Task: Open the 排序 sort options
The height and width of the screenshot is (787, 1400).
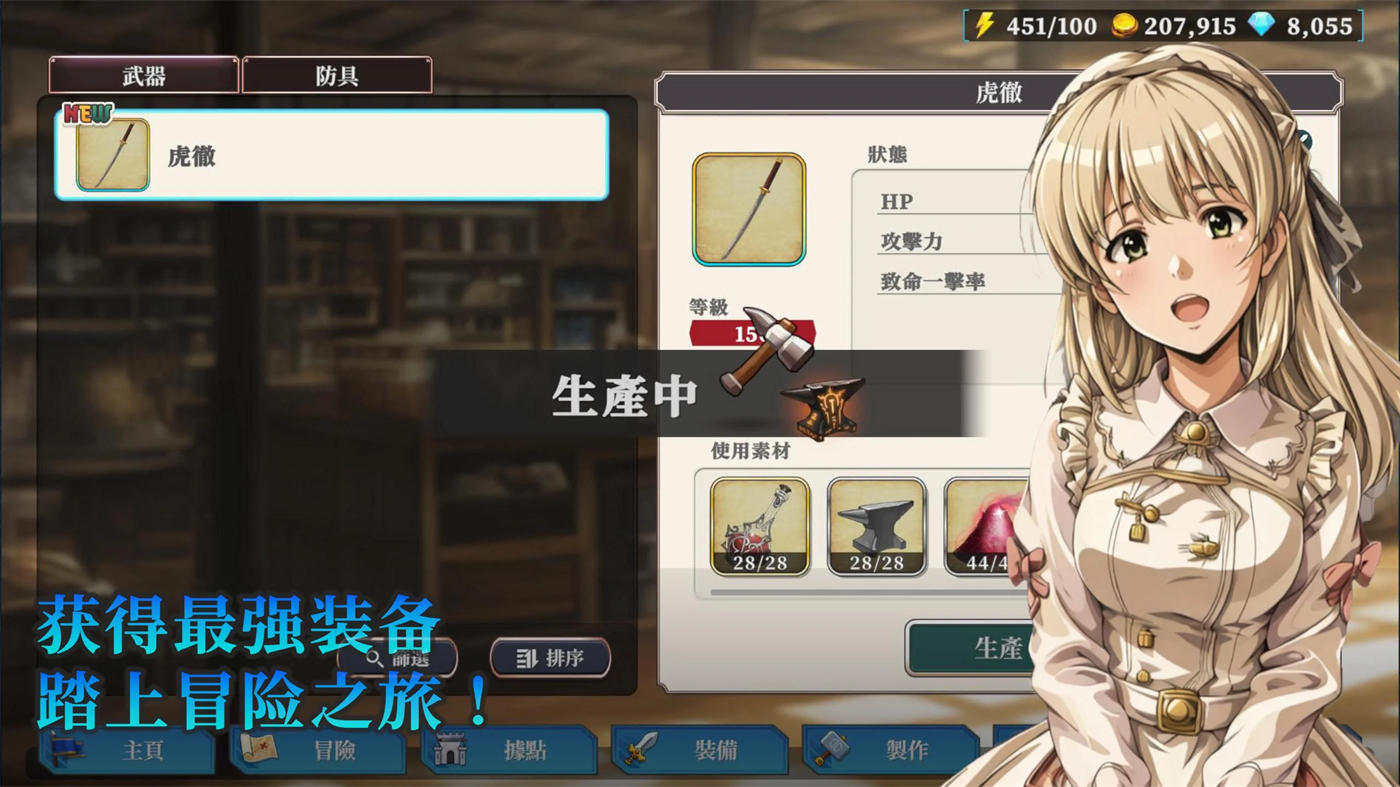Action: coord(549,658)
